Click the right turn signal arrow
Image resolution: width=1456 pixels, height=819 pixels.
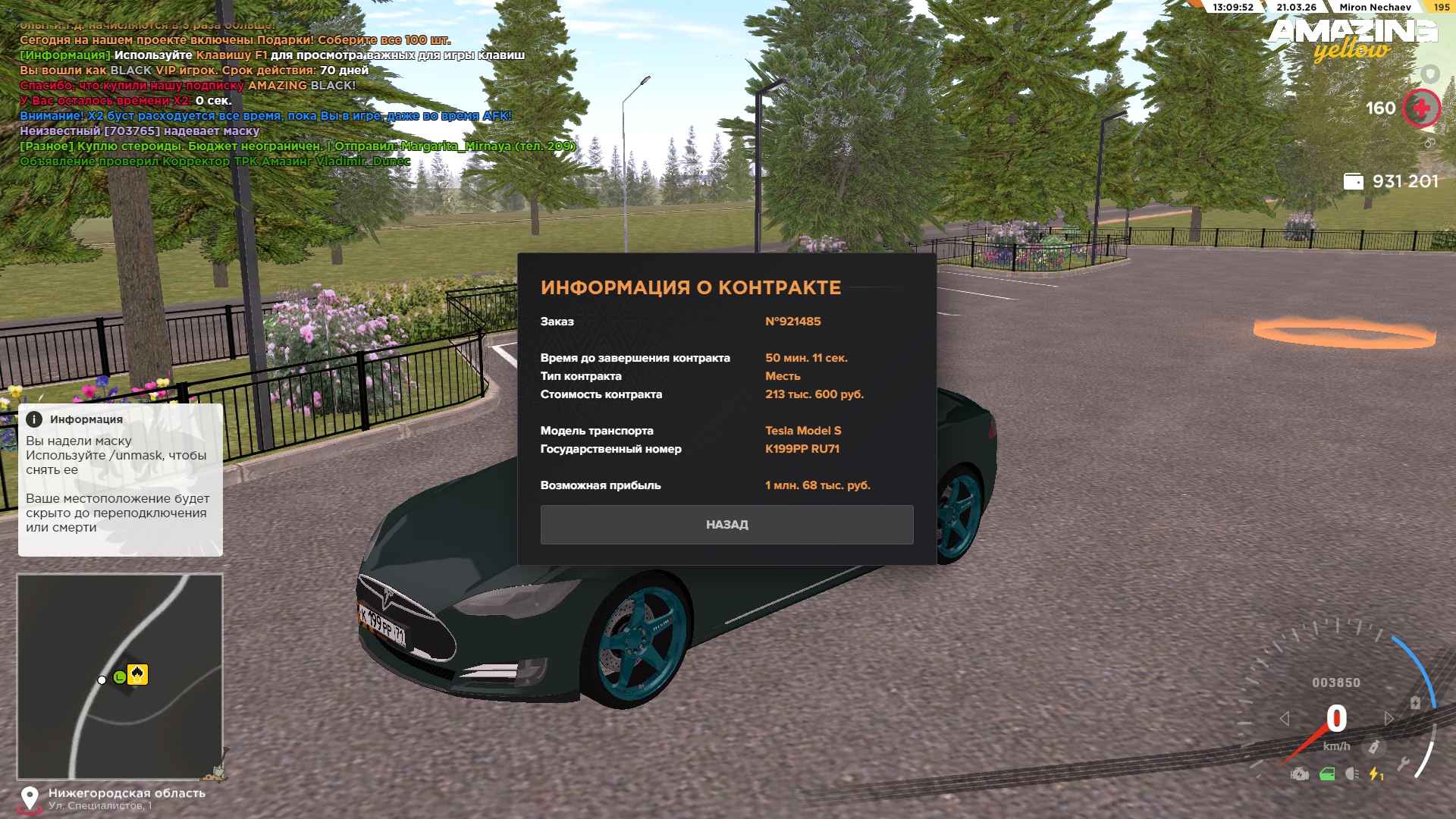(x=1389, y=718)
